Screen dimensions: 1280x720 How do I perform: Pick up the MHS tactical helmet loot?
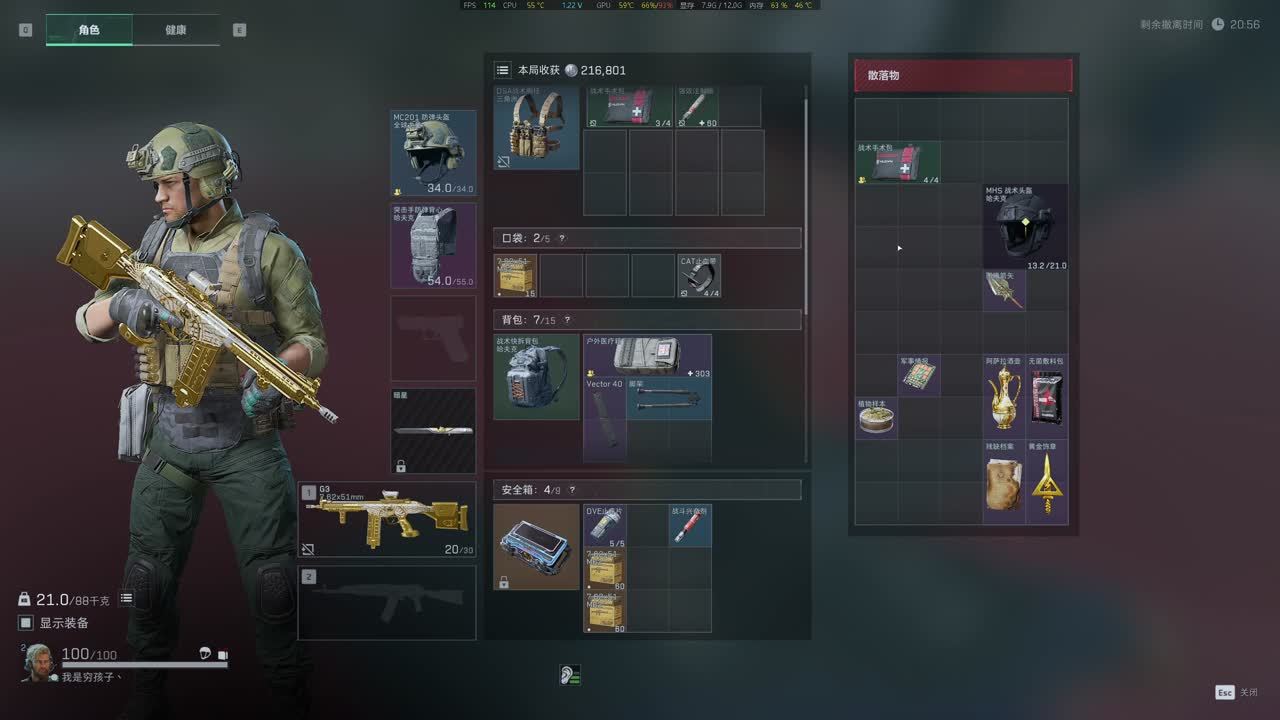[x=1025, y=227]
